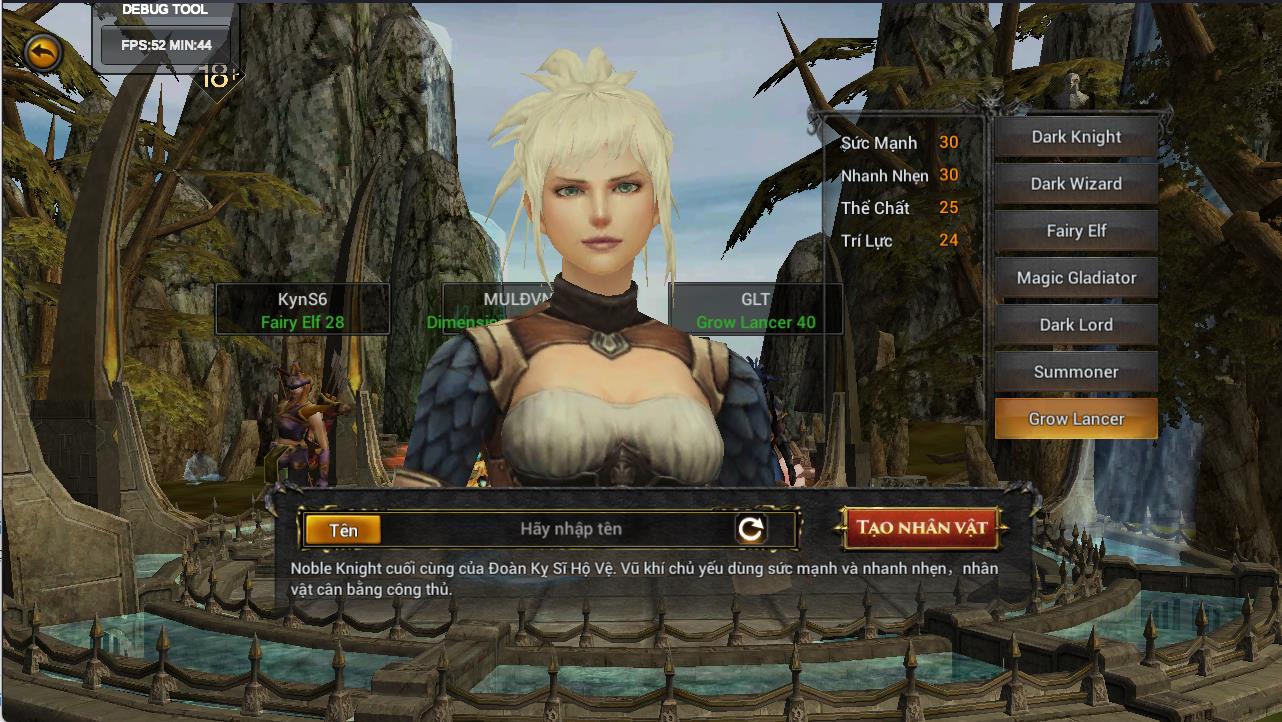Select the GLT Grow Lancer 40 character
1282x722 pixels.
(x=754, y=308)
